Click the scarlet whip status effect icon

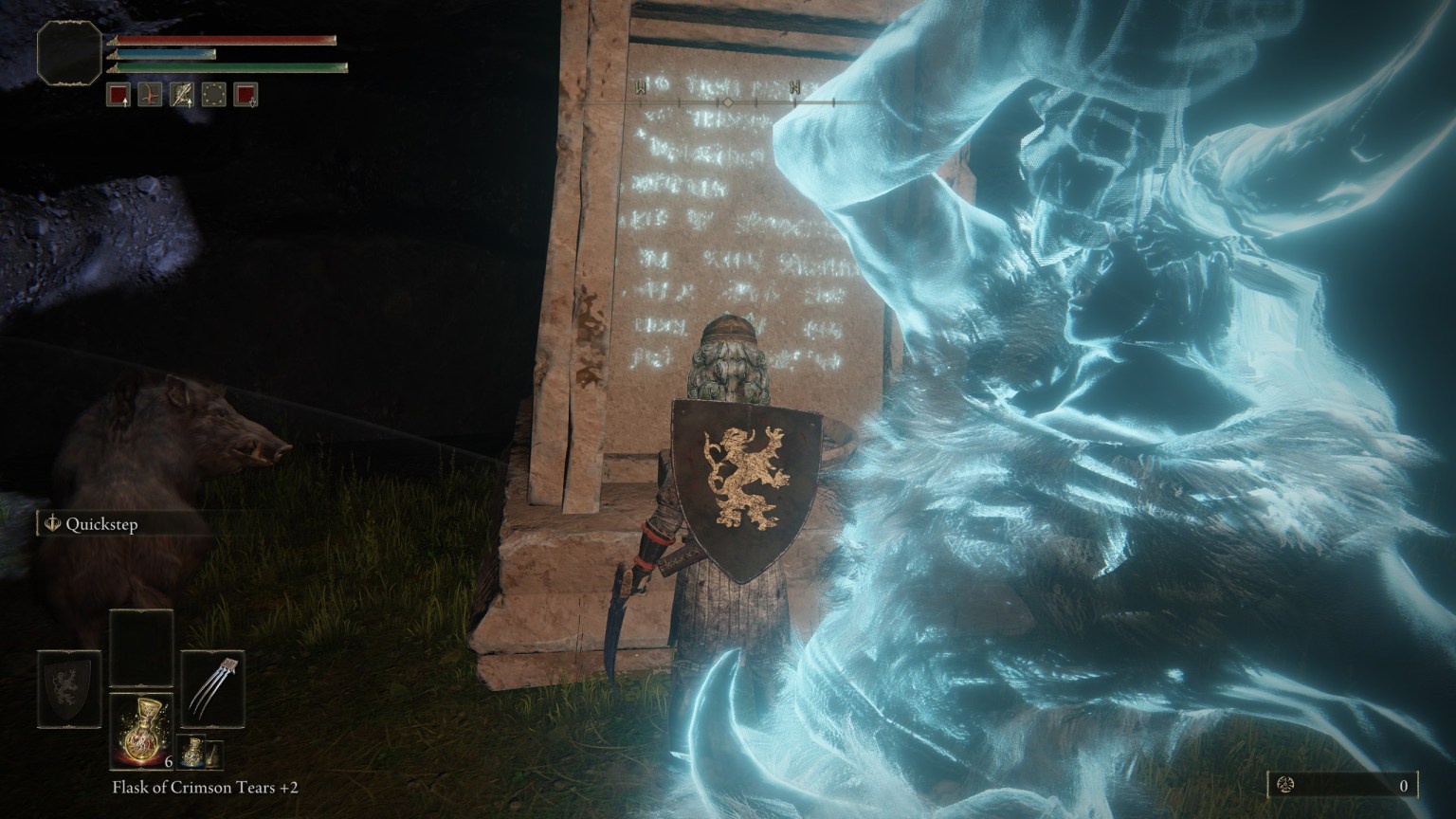point(151,95)
